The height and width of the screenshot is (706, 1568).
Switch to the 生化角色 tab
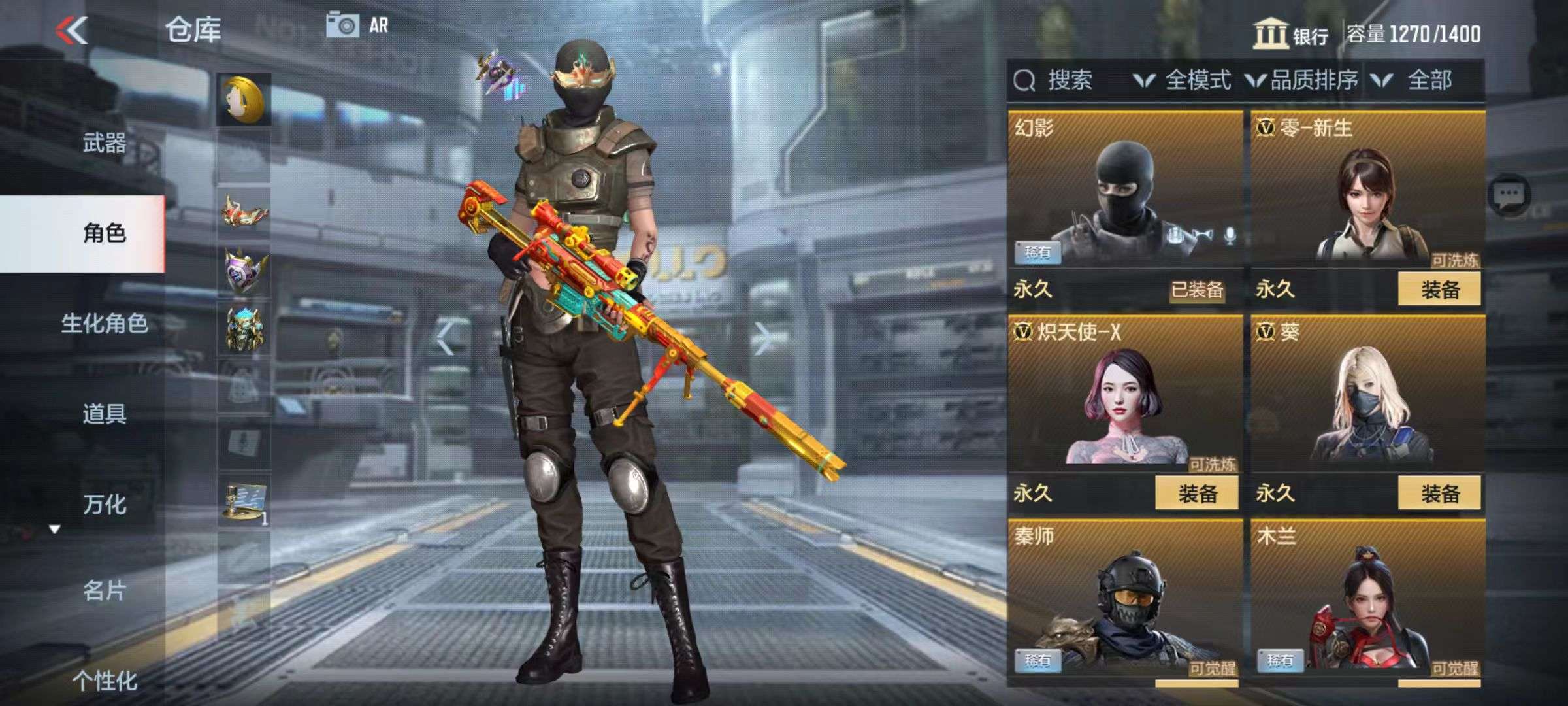(104, 324)
